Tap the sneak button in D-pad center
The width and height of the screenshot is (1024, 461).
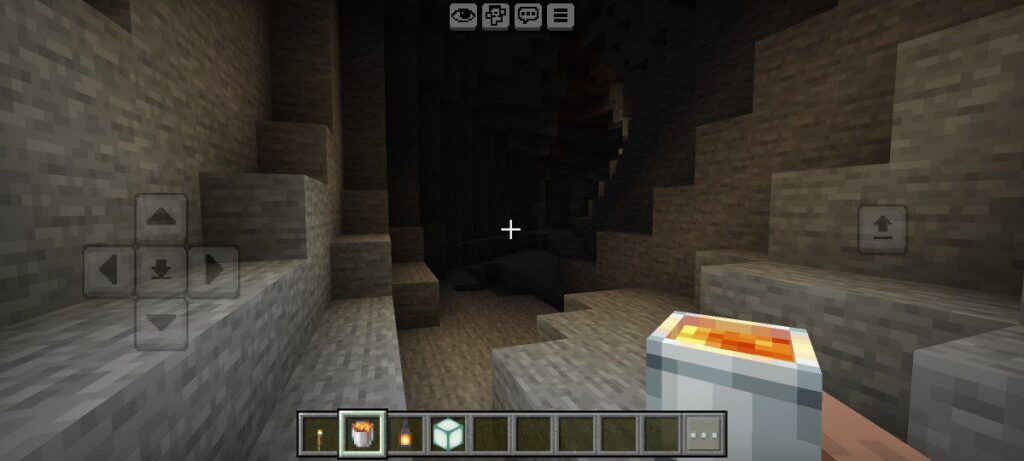(x=161, y=270)
